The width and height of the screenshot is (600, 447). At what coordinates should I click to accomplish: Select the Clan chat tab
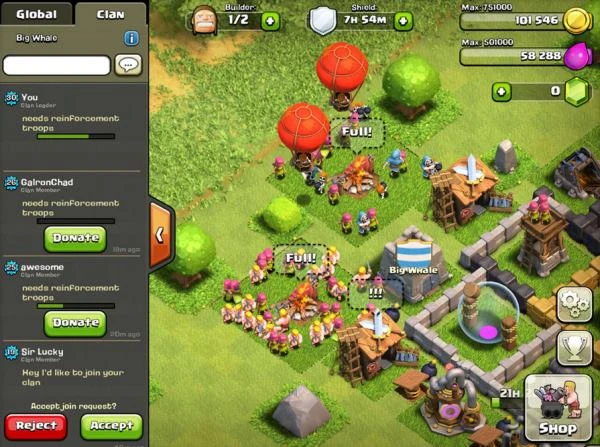pos(110,14)
